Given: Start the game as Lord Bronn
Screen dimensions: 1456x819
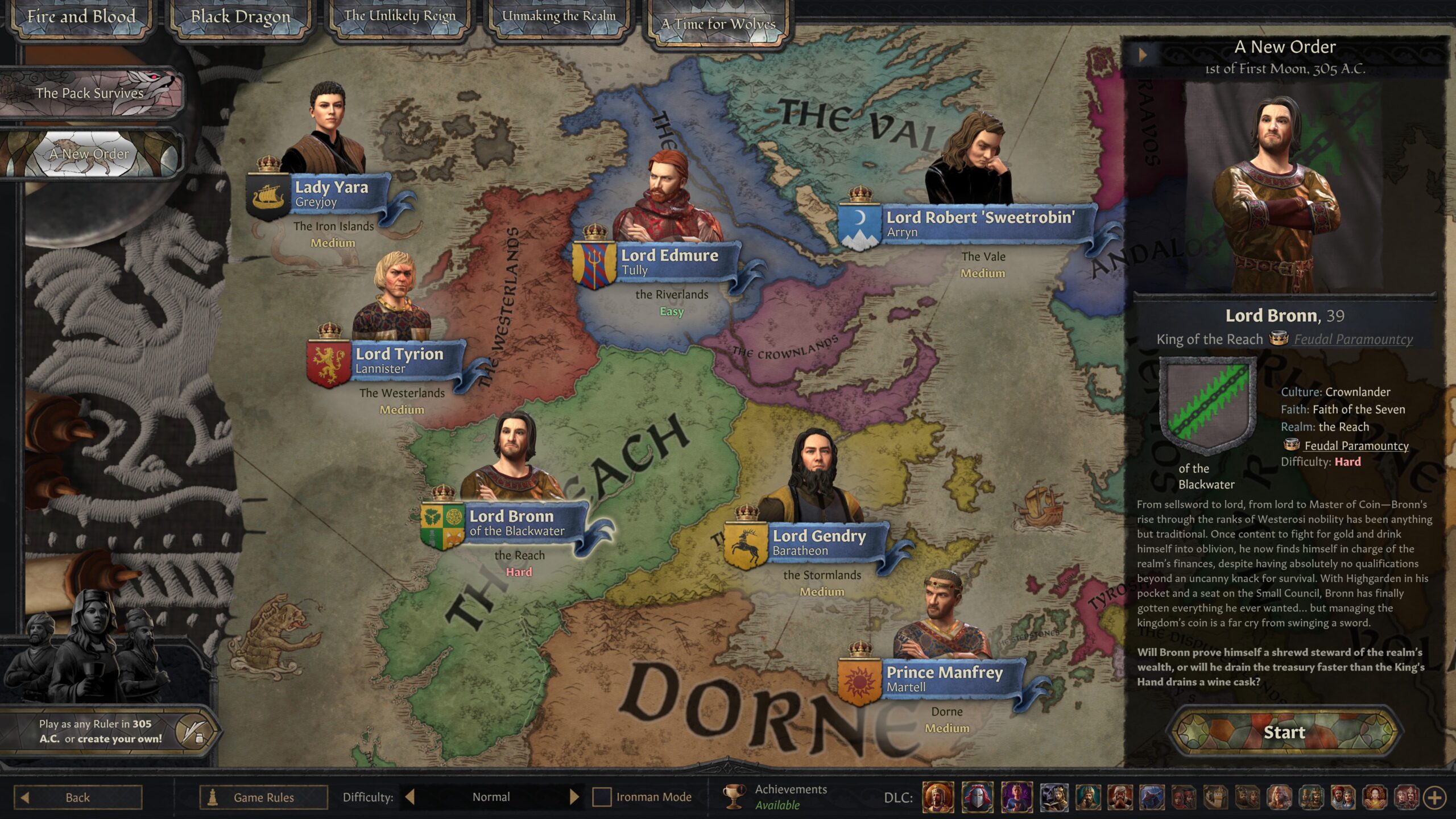Looking at the screenshot, I should pos(1284,732).
